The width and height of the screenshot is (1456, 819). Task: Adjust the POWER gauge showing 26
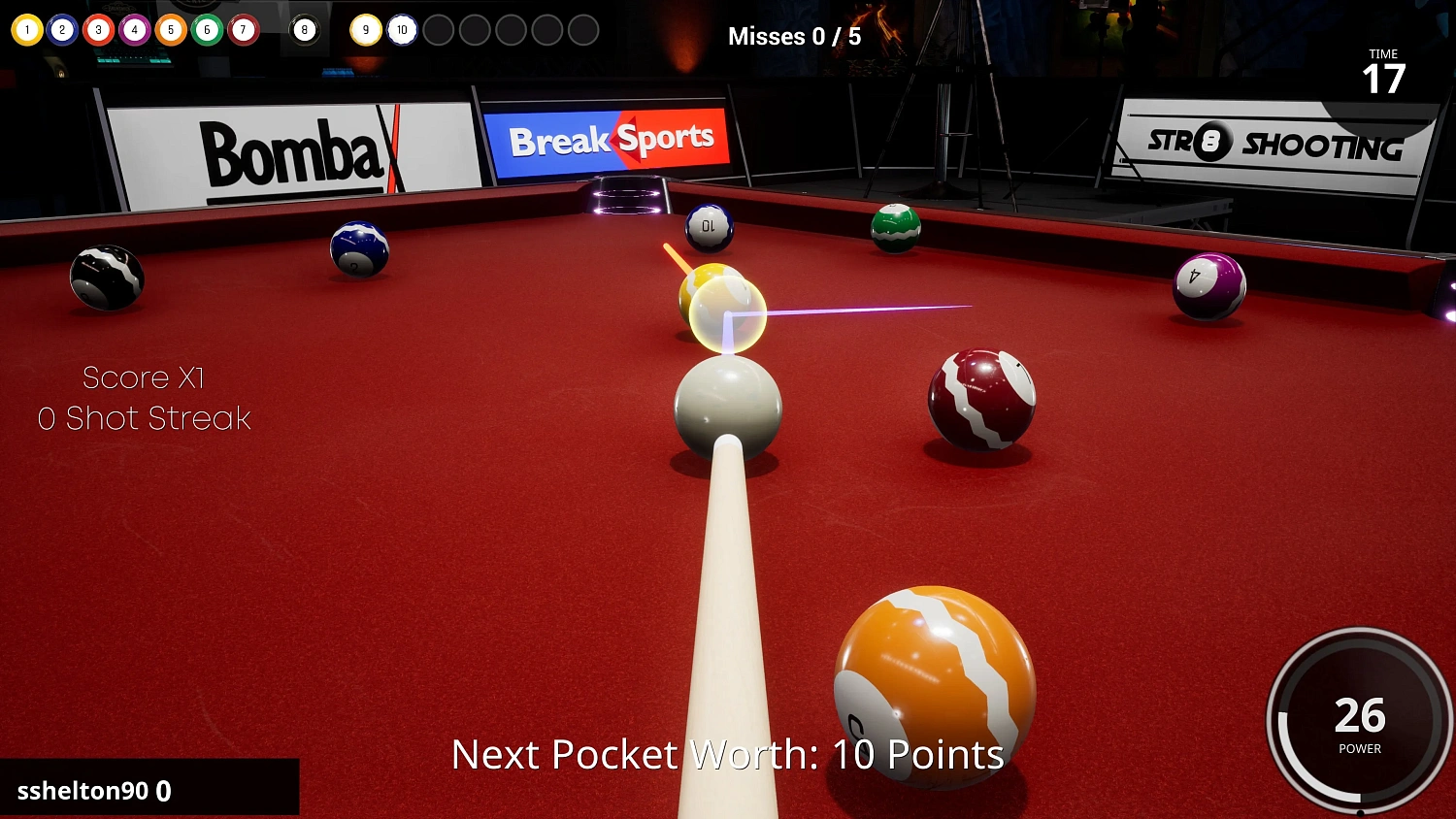pos(1358,718)
